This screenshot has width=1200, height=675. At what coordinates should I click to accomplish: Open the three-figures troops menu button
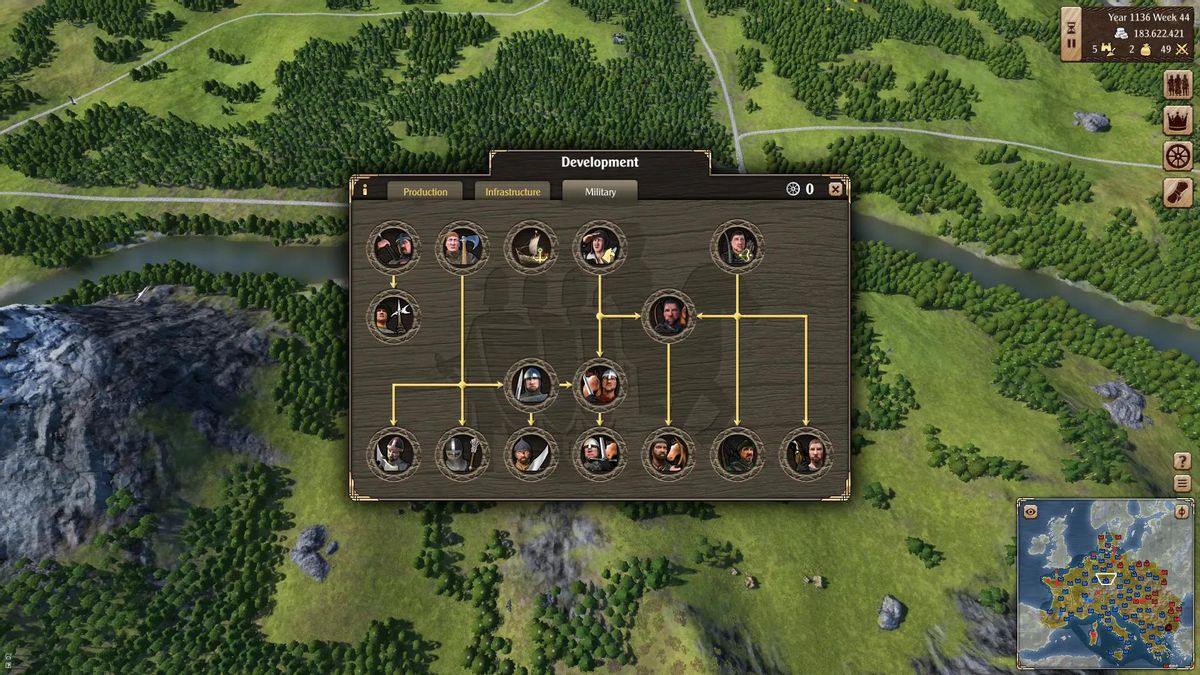pyautogui.click(x=1178, y=85)
